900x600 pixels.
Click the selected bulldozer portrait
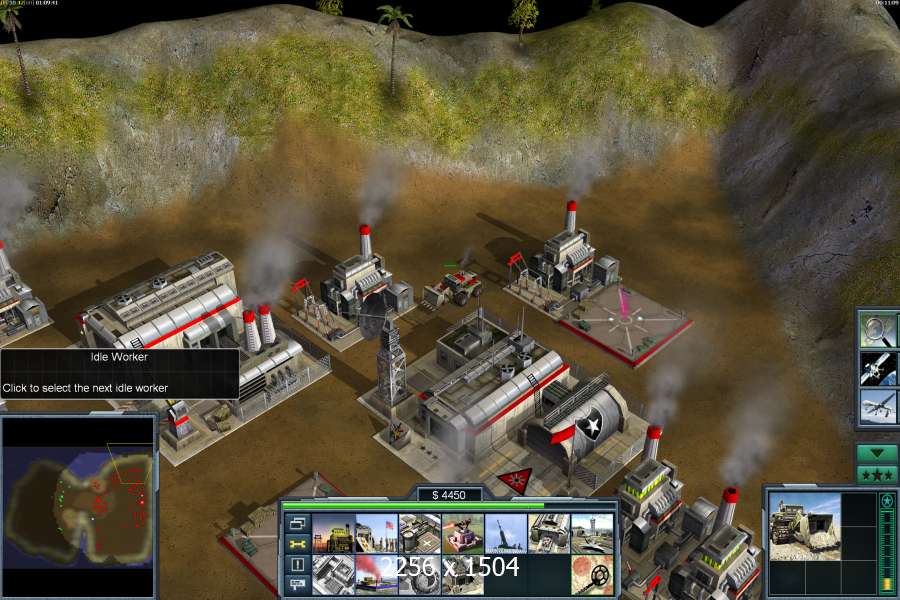[806, 526]
